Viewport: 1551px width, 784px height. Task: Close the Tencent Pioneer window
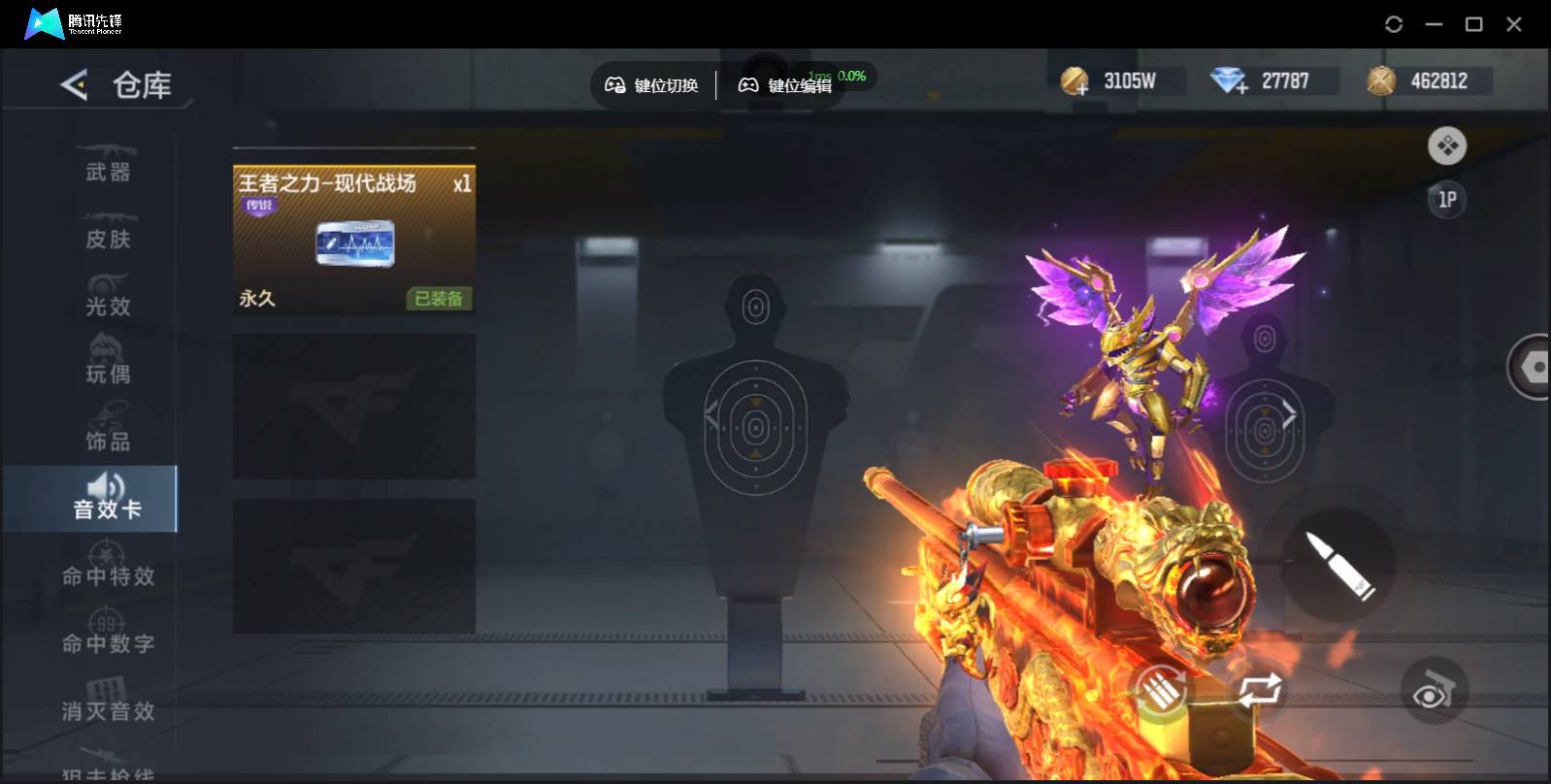[x=1513, y=24]
